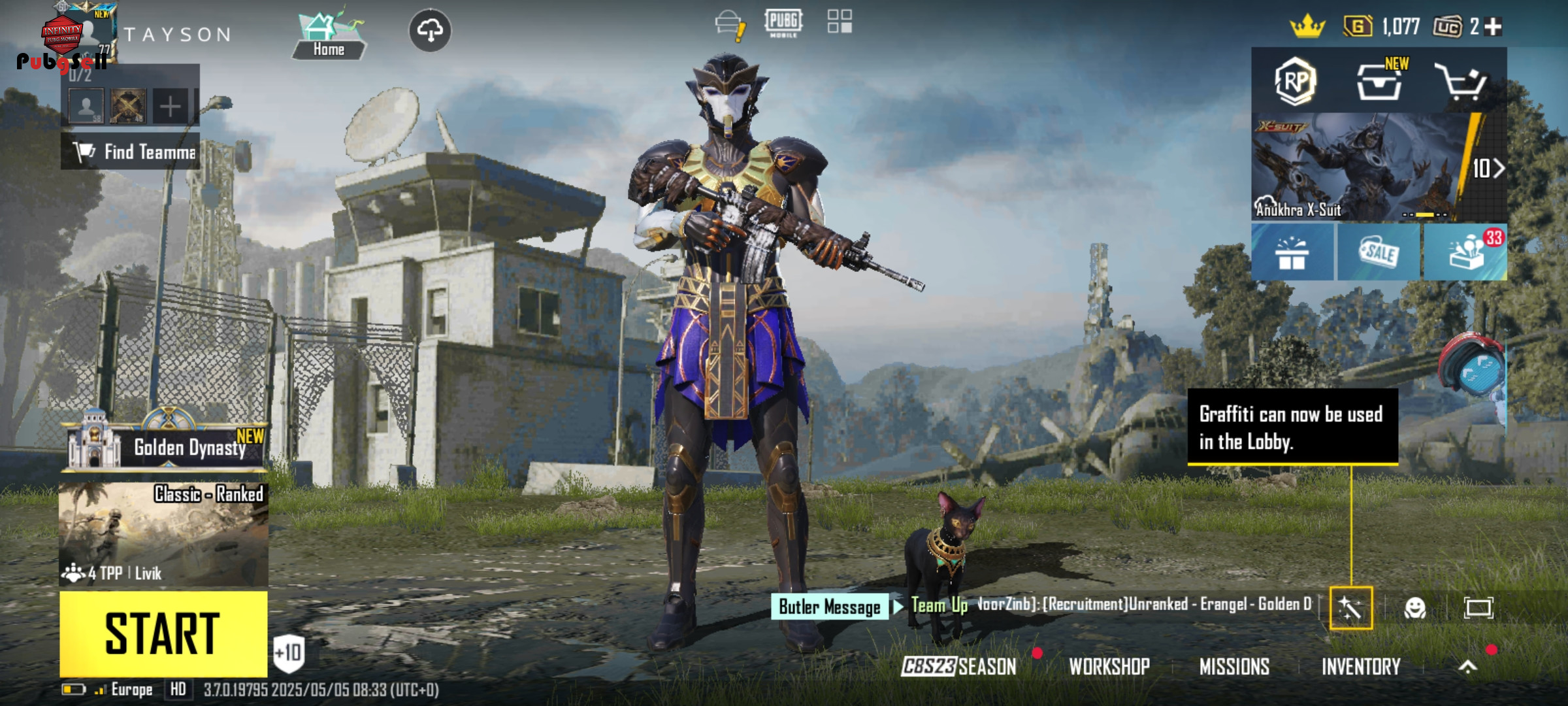
Task: Select the graffiti spray icon
Action: pos(1350,608)
